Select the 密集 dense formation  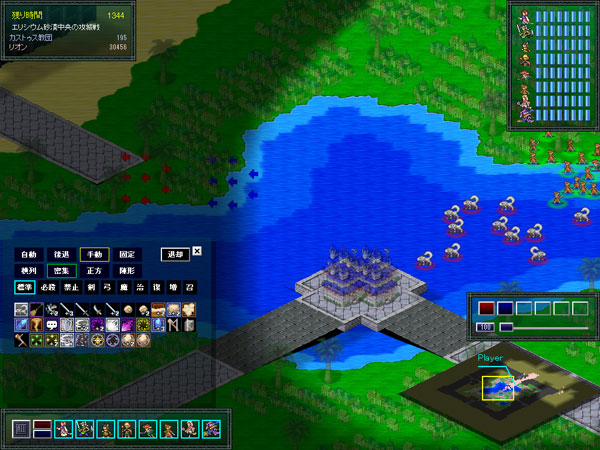[x=62, y=271]
